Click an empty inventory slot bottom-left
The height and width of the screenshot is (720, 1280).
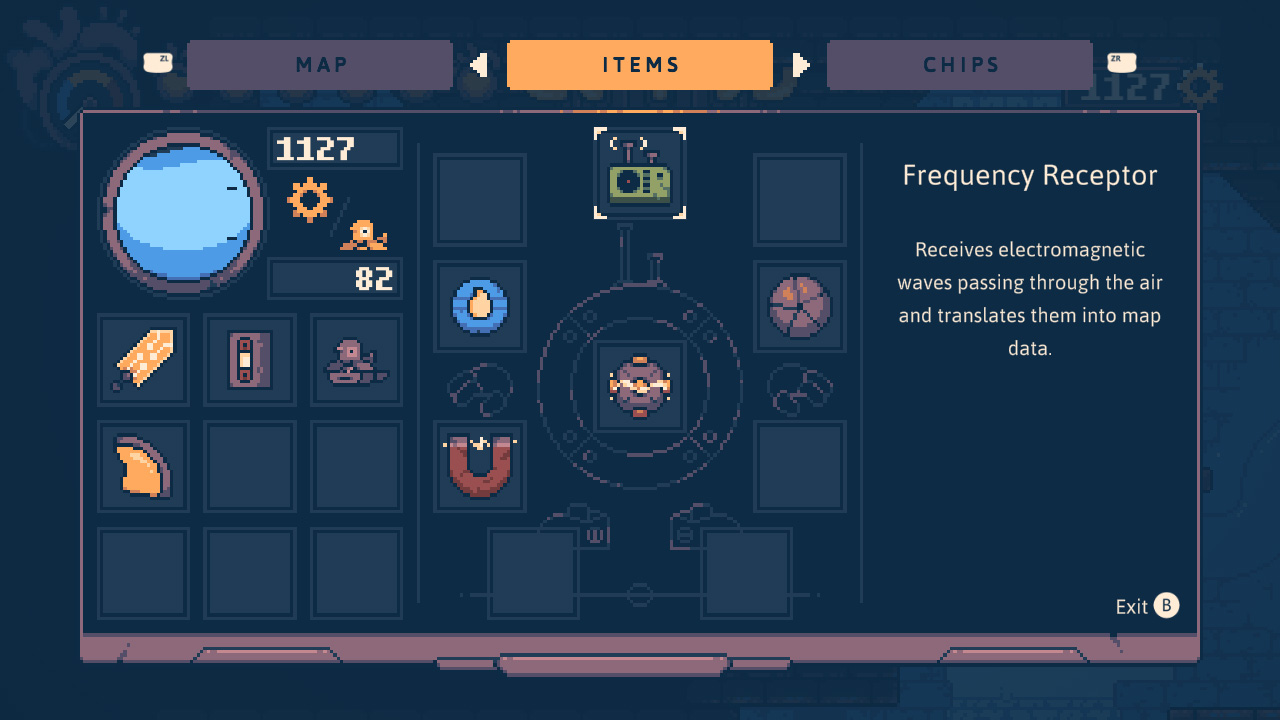pos(143,573)
